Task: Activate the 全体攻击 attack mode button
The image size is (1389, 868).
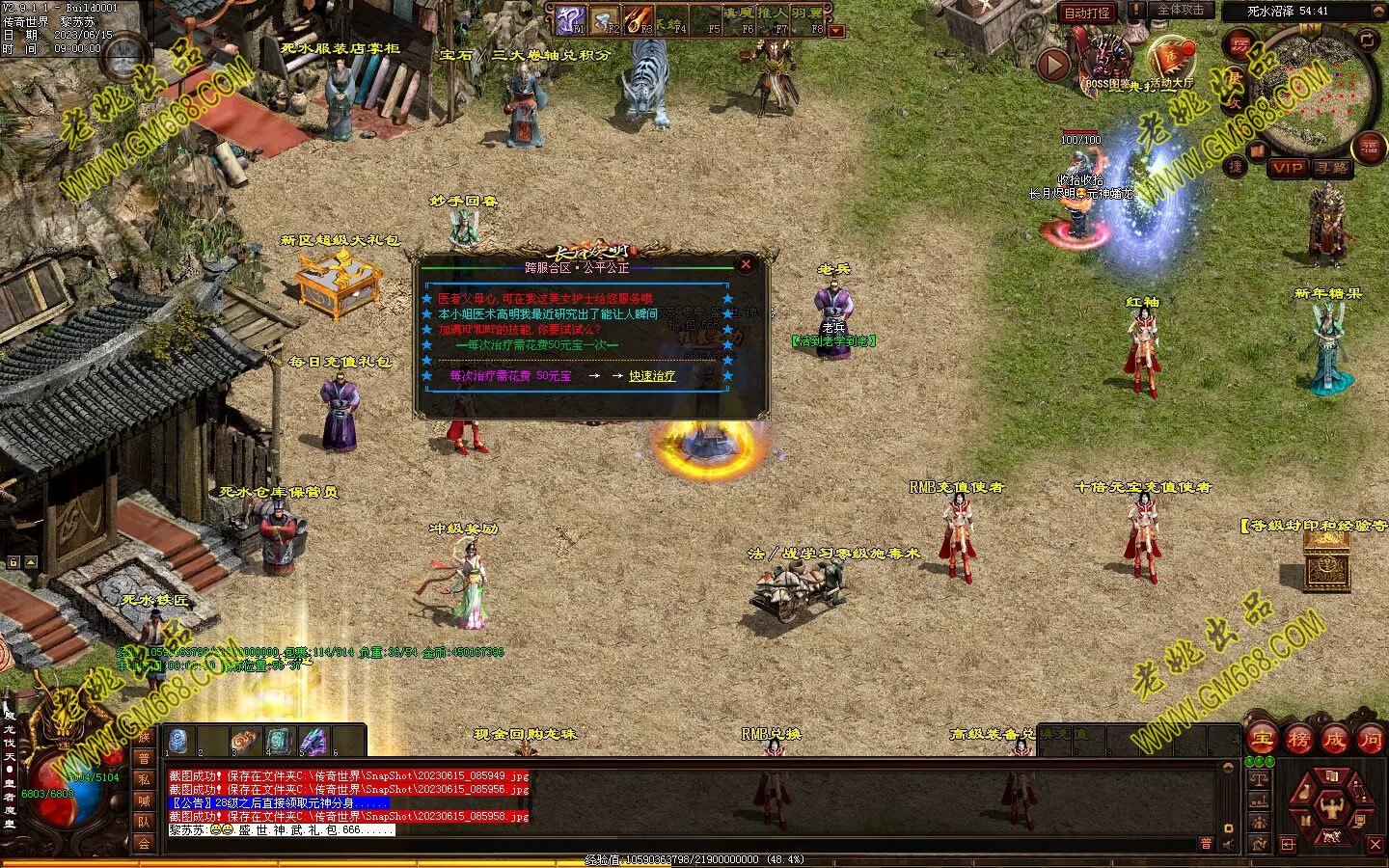Action: (1180, 11)
